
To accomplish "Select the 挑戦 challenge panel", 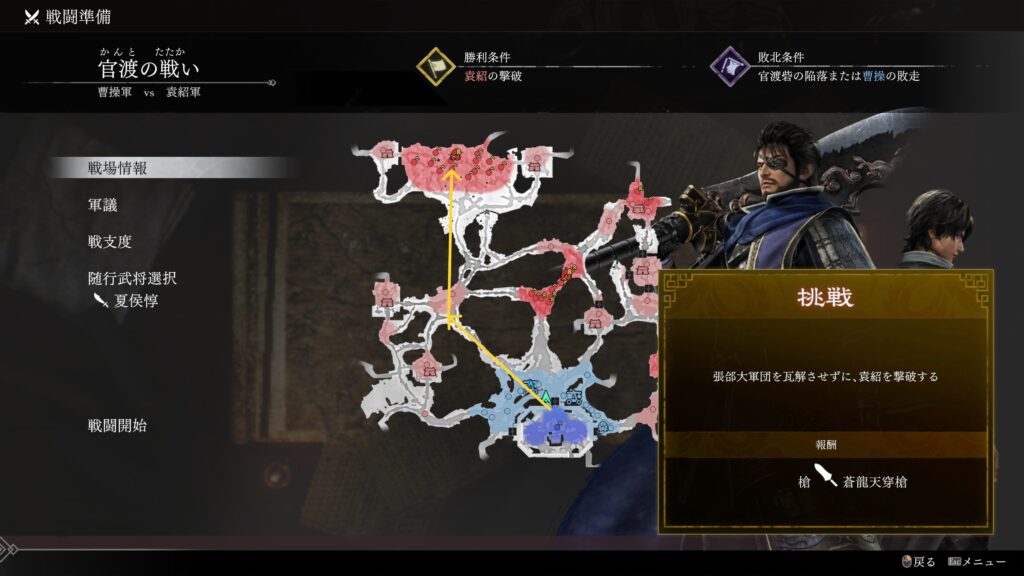I will point(825,399).
